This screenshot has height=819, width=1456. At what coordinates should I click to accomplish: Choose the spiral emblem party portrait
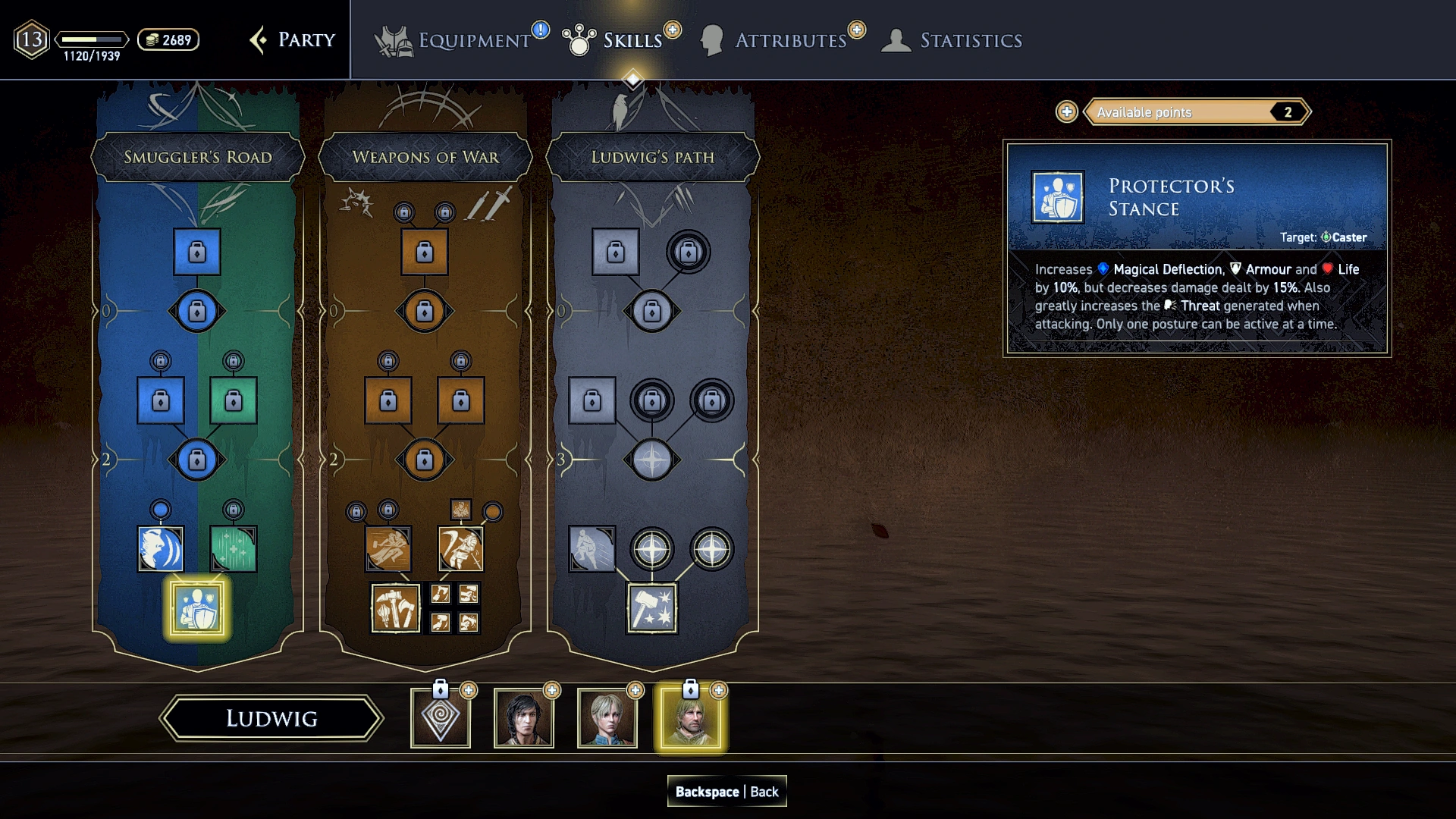point(441,718)
